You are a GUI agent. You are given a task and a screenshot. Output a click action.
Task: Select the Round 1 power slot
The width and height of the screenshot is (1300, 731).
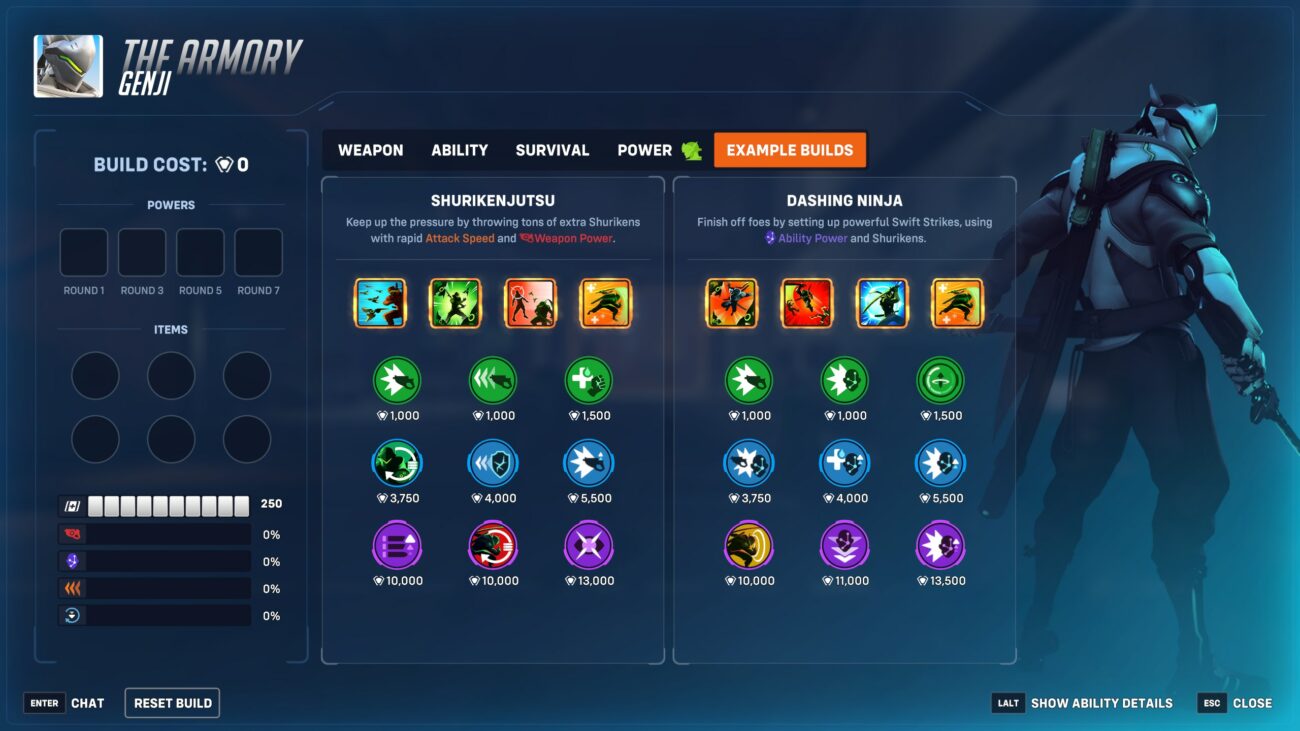[x=84, y=252]
